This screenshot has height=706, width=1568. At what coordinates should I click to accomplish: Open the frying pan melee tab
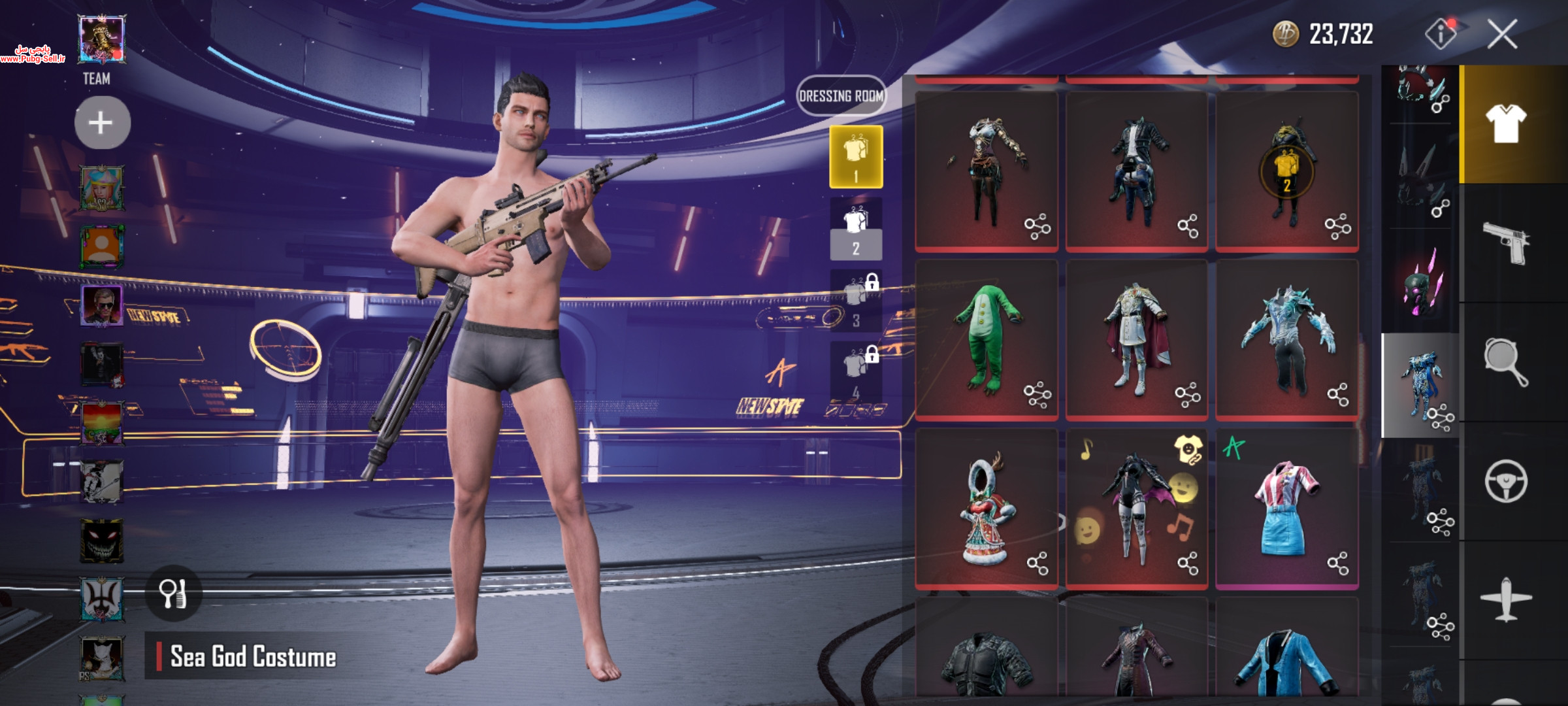pyautogui.click(x=1506, y=361)
